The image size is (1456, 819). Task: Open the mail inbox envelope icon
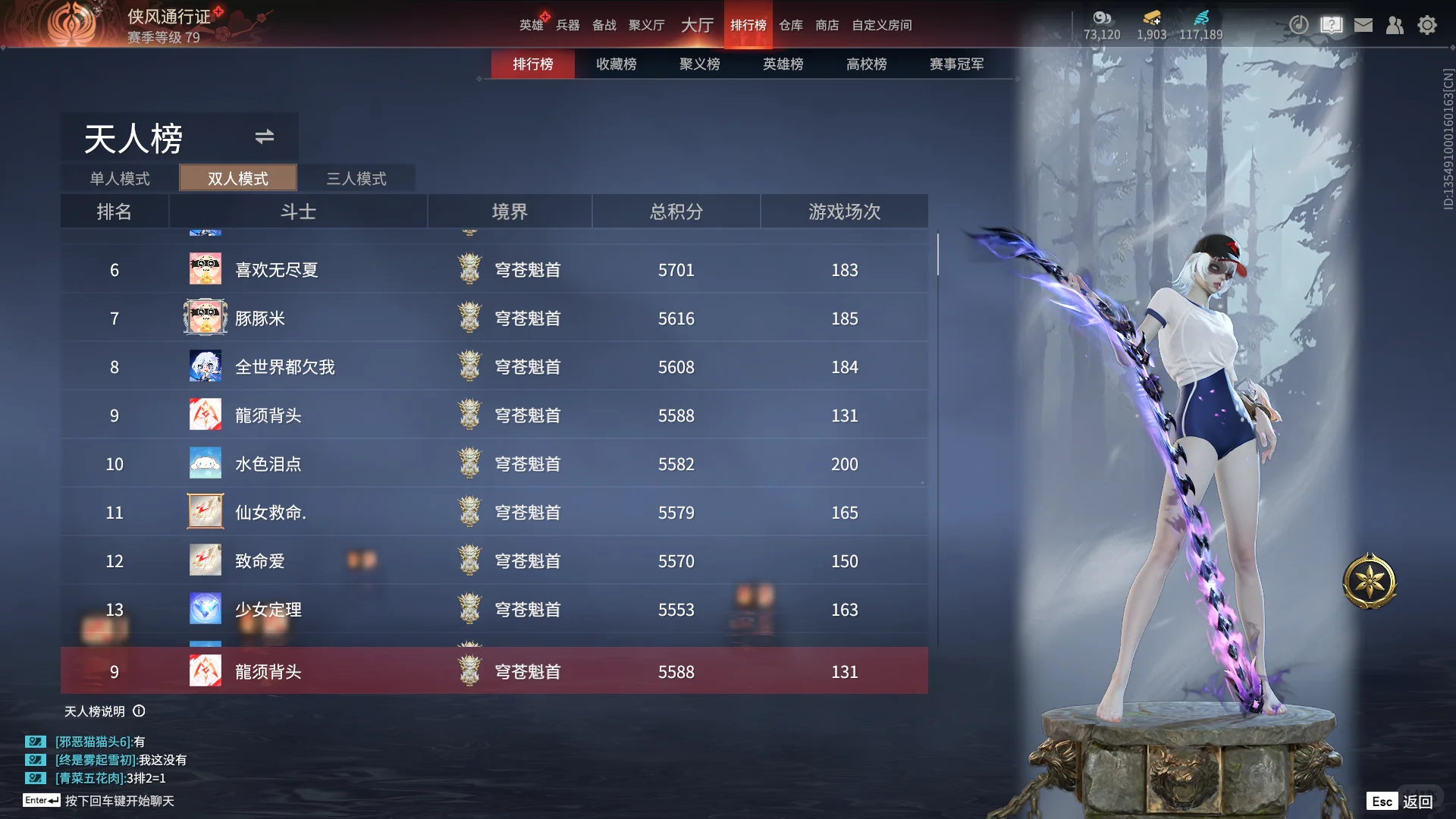[1363, 25]
